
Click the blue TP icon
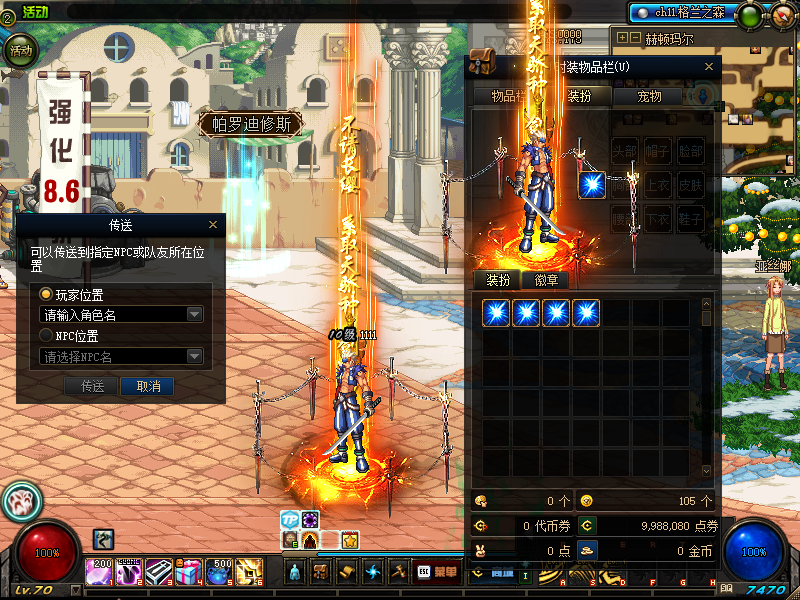click(x=290, y=520)
